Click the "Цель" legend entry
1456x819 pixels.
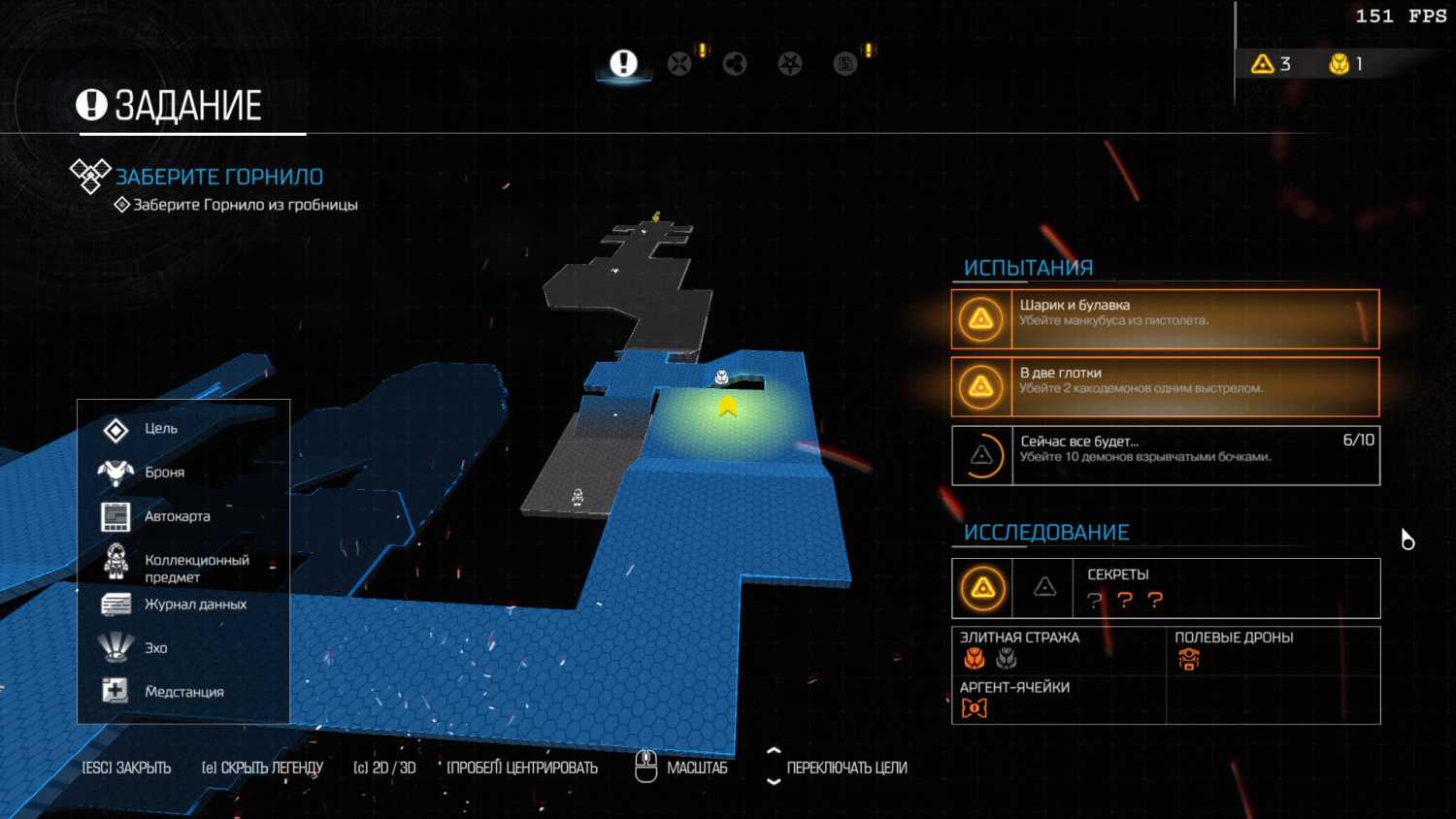click(160, 429)
